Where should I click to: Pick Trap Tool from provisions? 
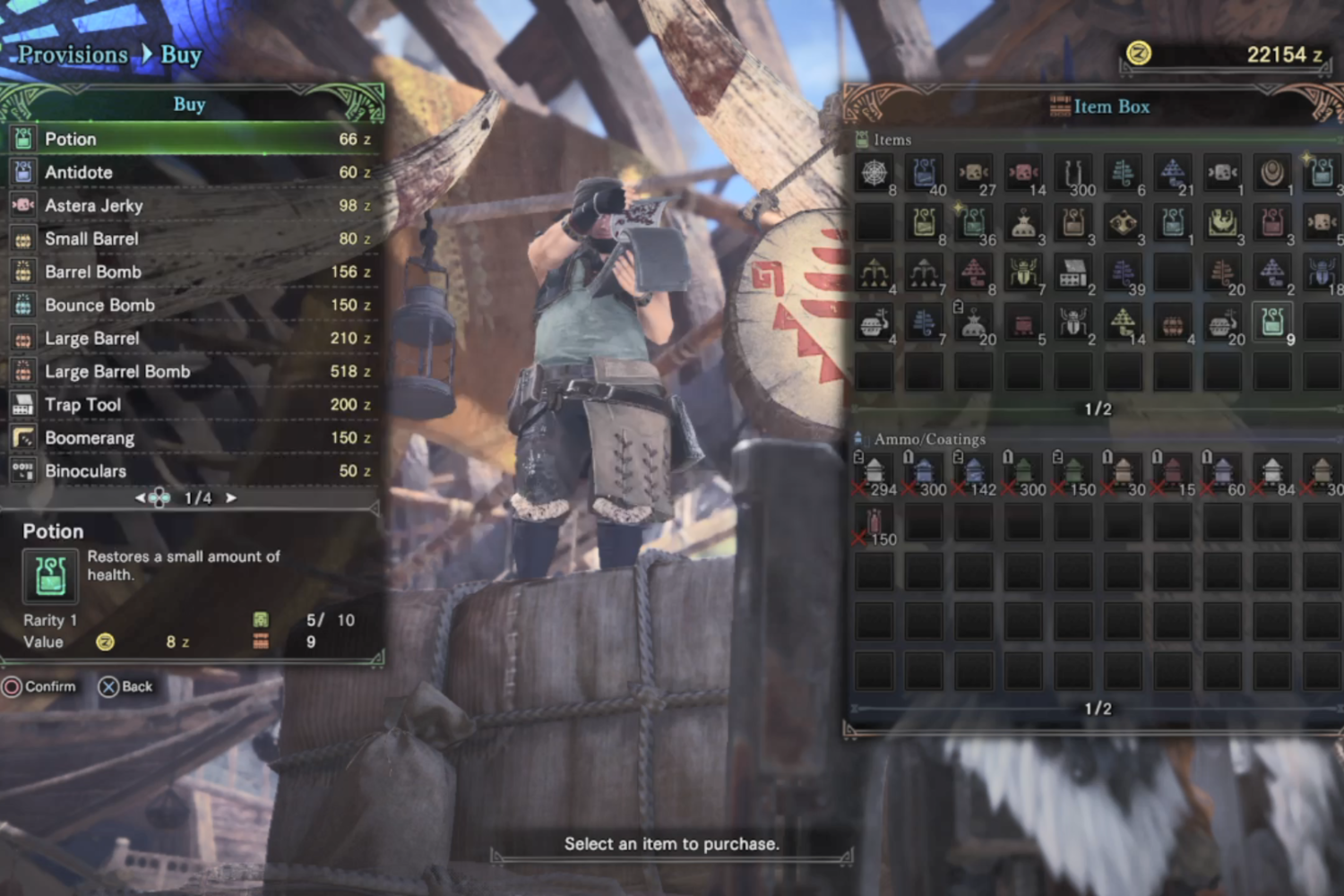click(193, 404)
